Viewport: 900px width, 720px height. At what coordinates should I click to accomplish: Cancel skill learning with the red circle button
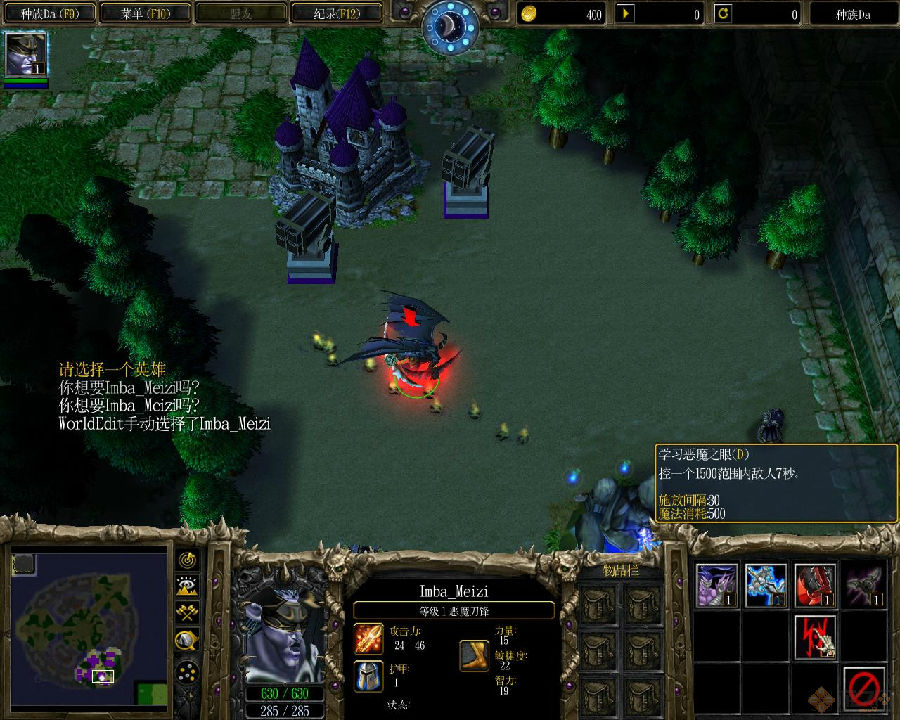863,687
